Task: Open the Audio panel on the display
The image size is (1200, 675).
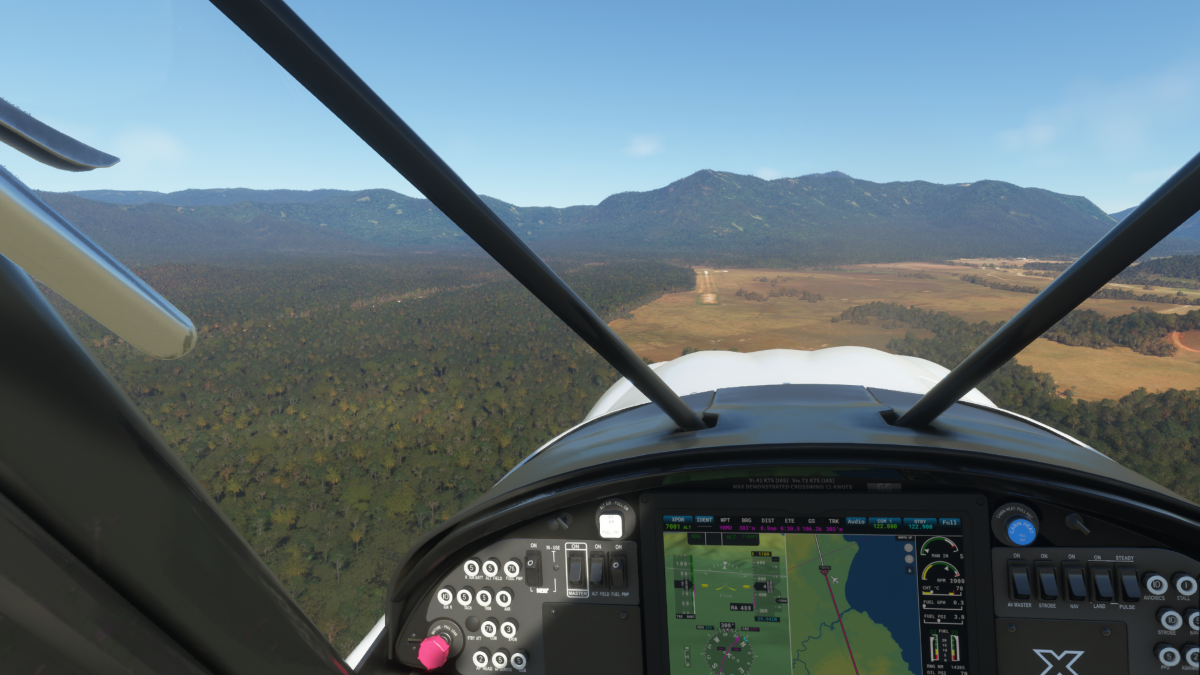Action: click(x=856, y=522)
